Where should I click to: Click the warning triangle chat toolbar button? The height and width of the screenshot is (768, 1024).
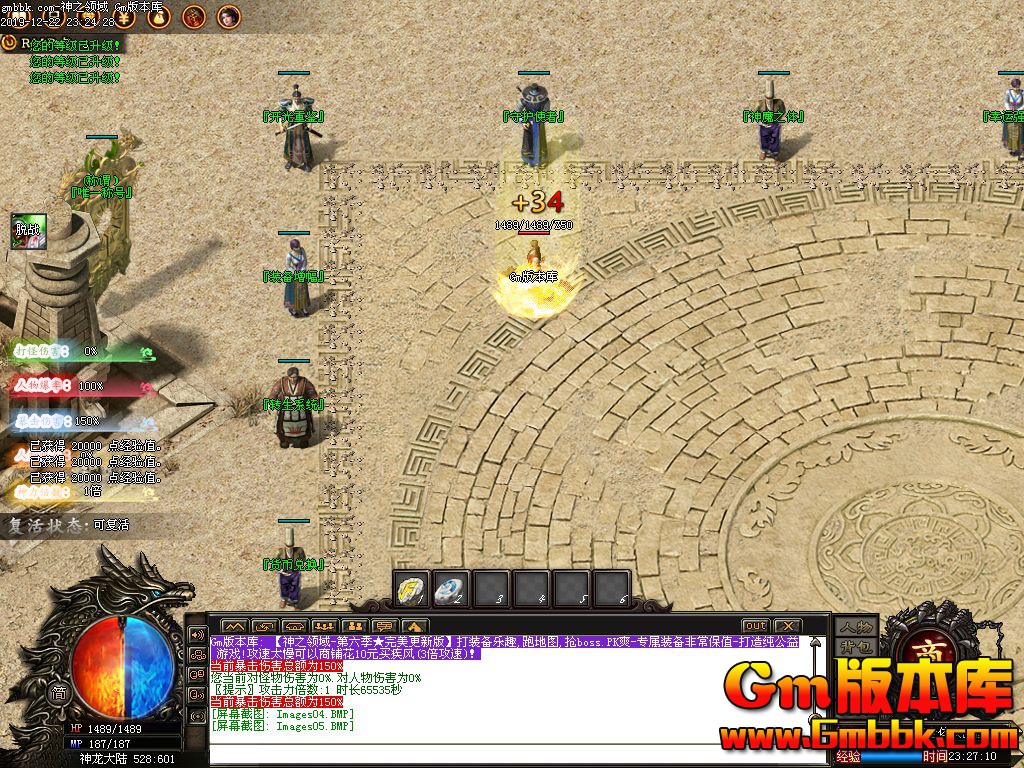tap(416, 627)
